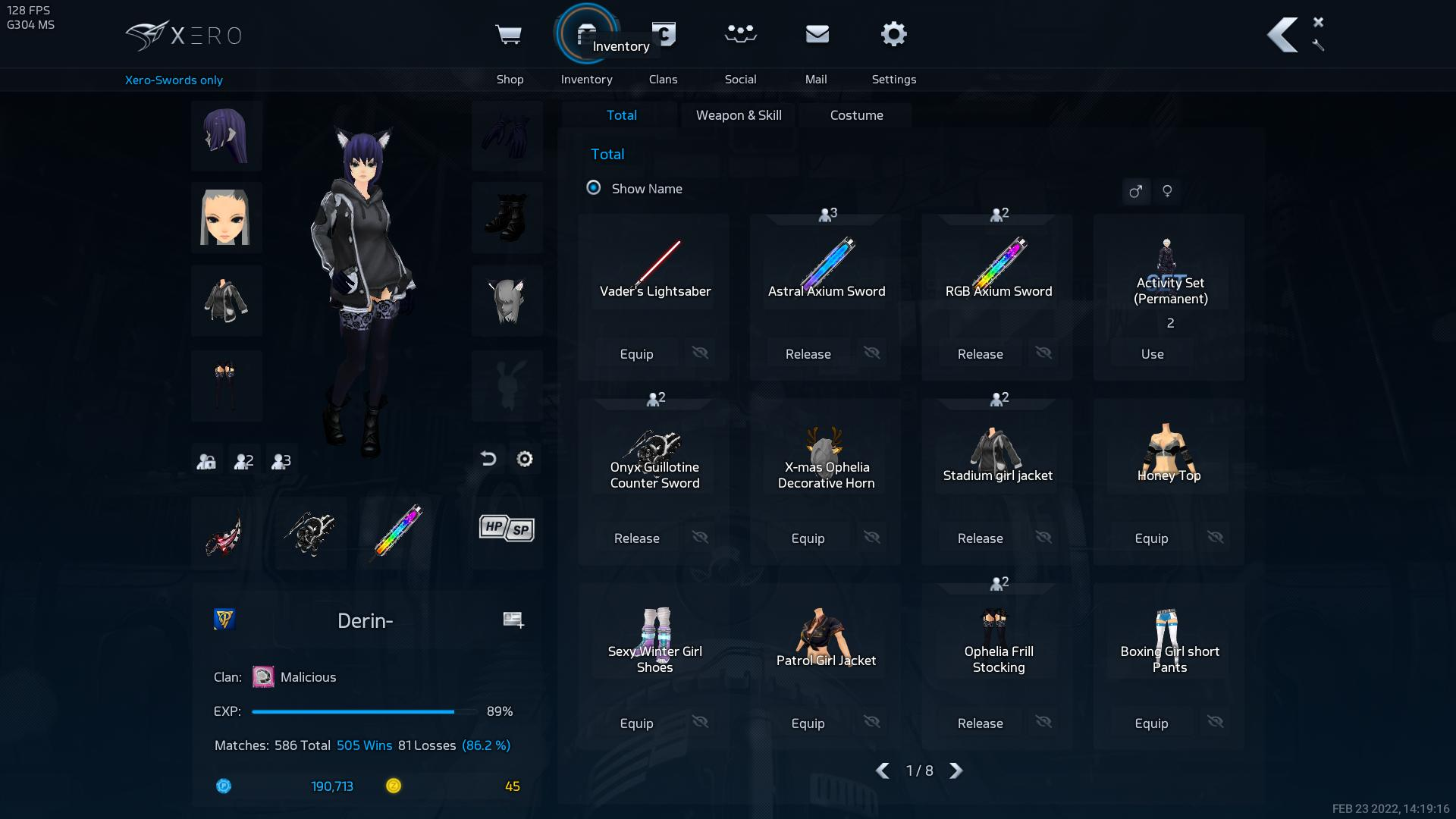Screen dimensions: 1456x819
Task: Select the HP SP skill slot
Action: click(507, 529)
